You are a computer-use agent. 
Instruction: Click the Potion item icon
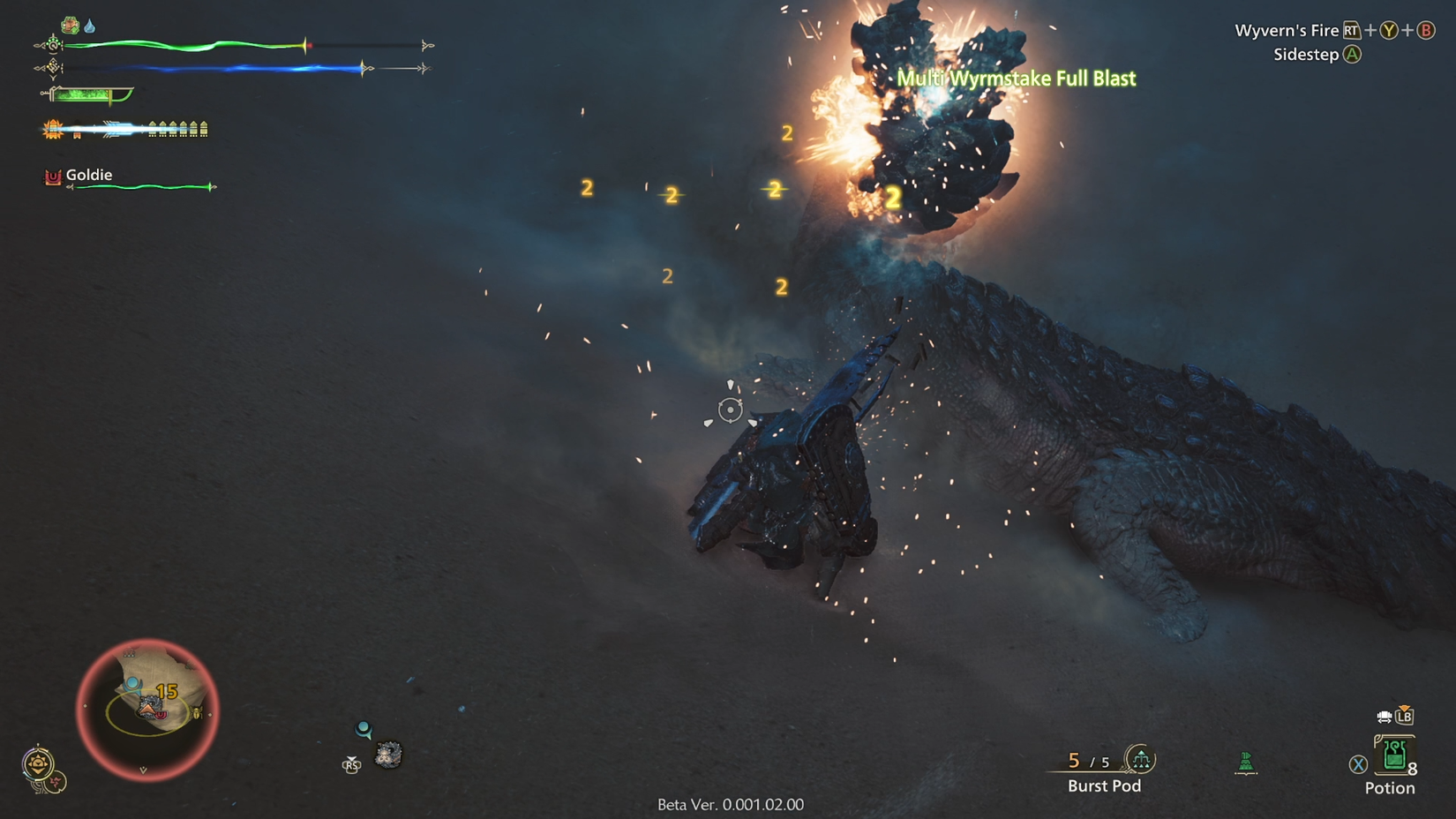coord(1394,757)
